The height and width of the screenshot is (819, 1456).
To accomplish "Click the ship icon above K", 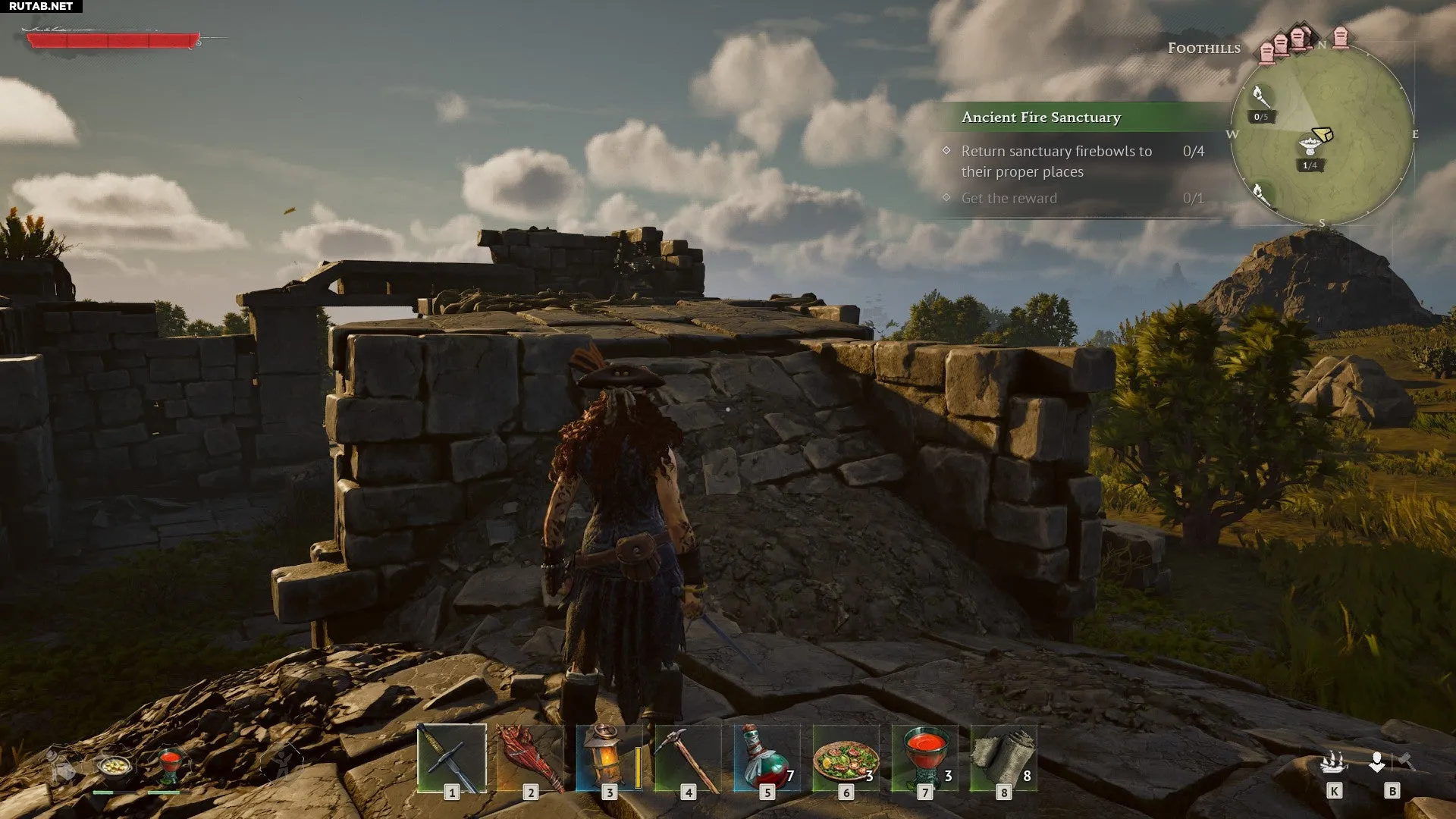I will click(1333, 762).
